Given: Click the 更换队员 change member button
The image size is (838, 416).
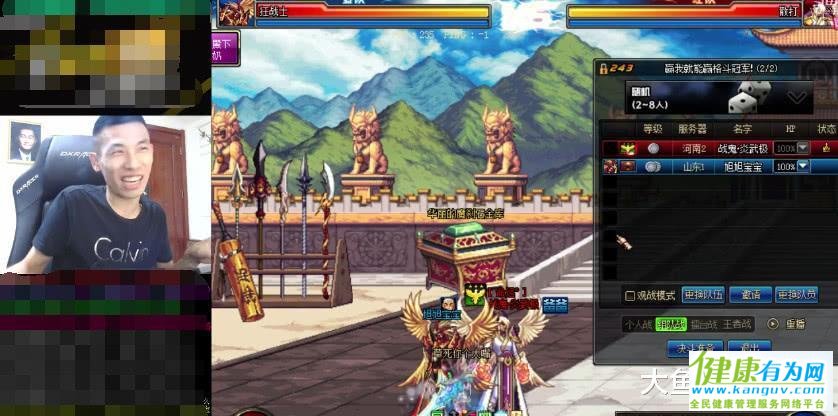Looking at the screenshot, I should coord(797,296).
